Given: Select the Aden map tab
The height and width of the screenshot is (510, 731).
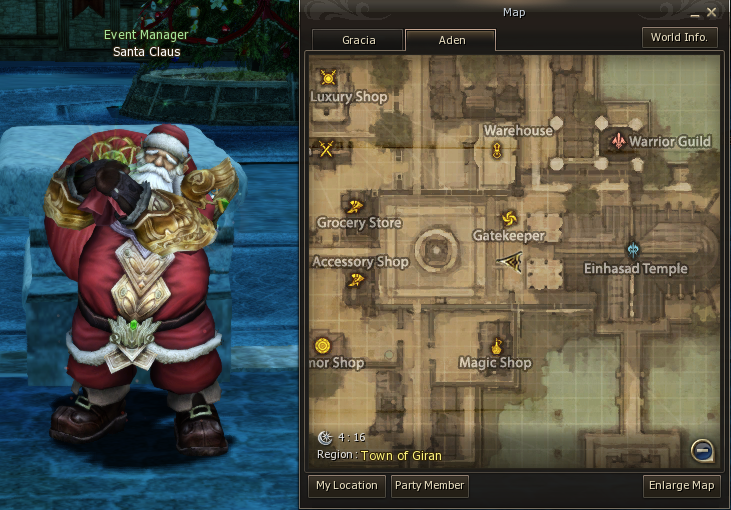Looking at the screenshot, I should (451, 40).
